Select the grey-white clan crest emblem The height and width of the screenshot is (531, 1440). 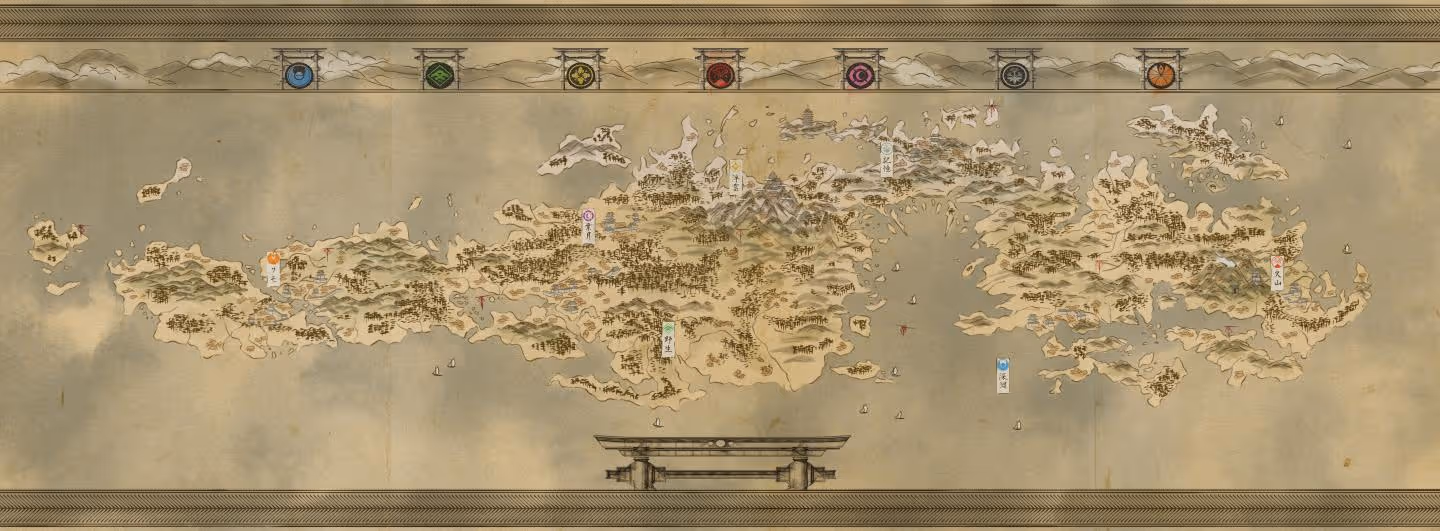pyautogui.click(x=1013, y=75)
